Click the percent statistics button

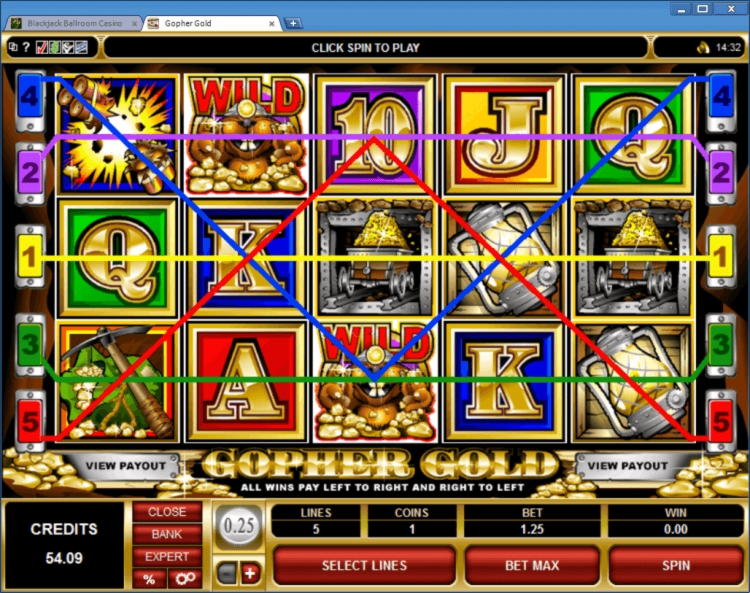[x=149, y=579]
